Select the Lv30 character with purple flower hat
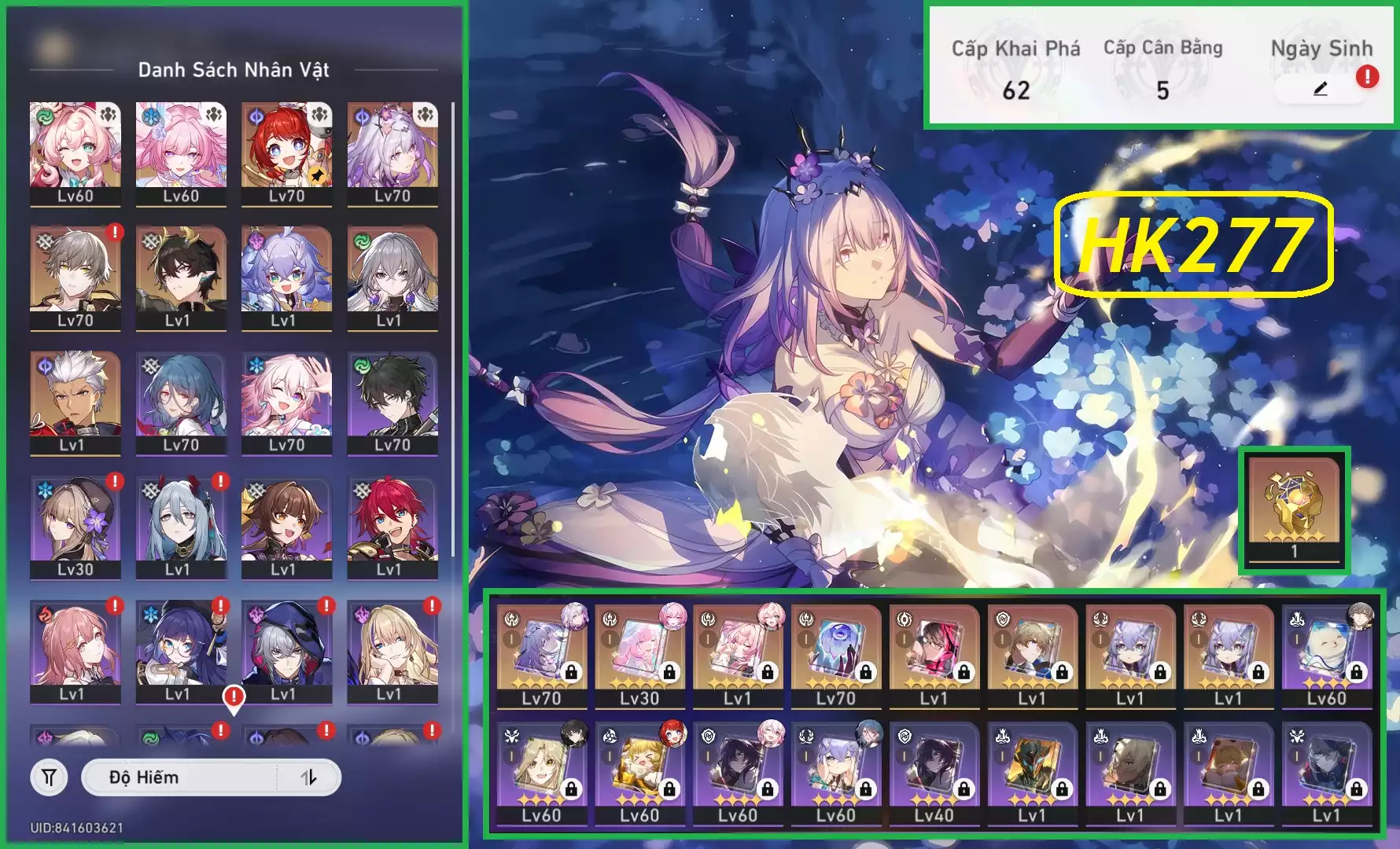Viewport: 1400px width, 849px height. pyautogui.click(x=76, y=526)
